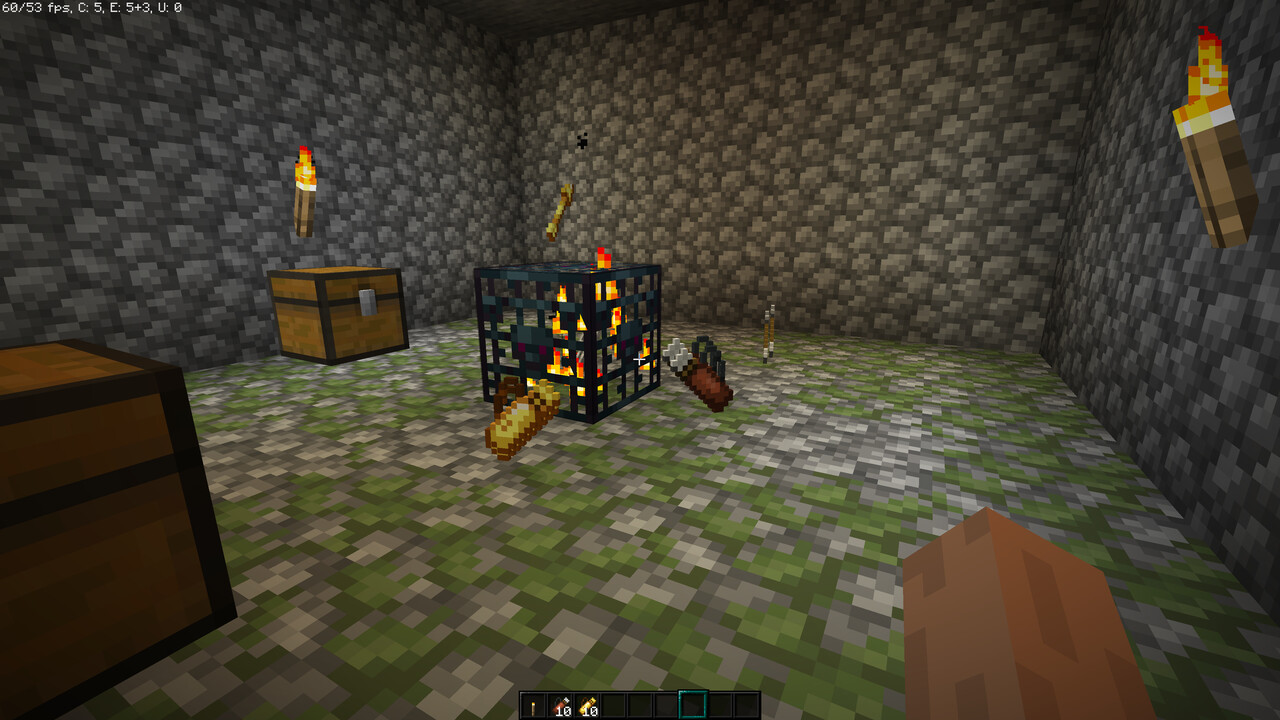Select the brown quiver hotbar slot

(x=559, y=706)
